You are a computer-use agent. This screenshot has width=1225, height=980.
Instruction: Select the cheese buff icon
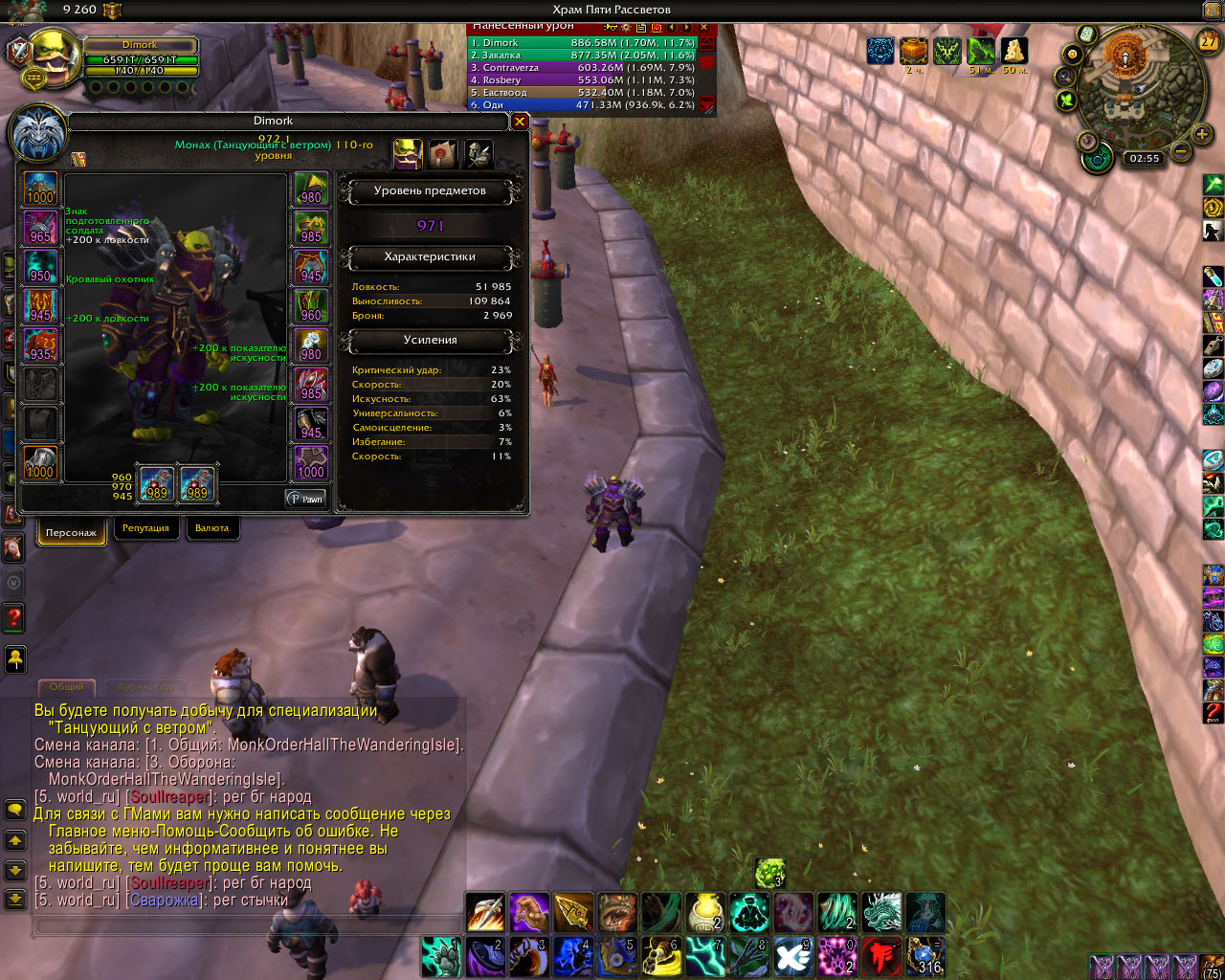tap(1013, 50)
